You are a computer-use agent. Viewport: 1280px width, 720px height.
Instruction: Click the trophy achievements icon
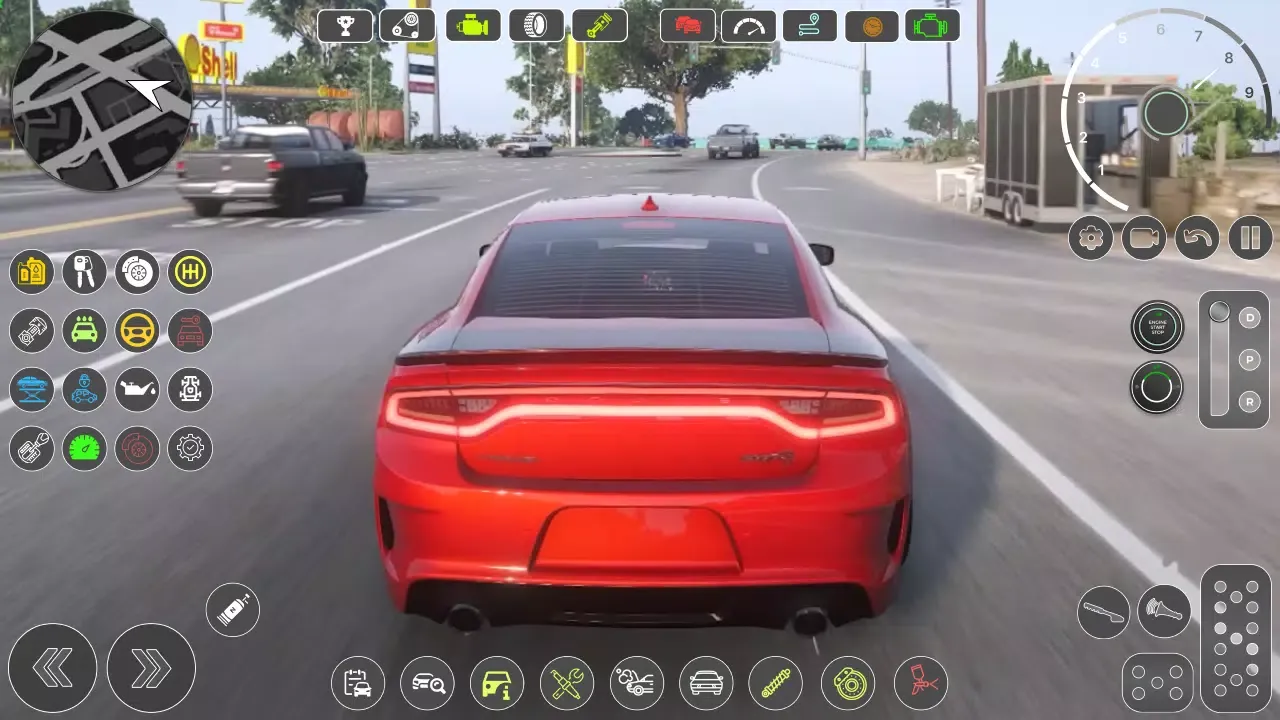tap(345, 25)
